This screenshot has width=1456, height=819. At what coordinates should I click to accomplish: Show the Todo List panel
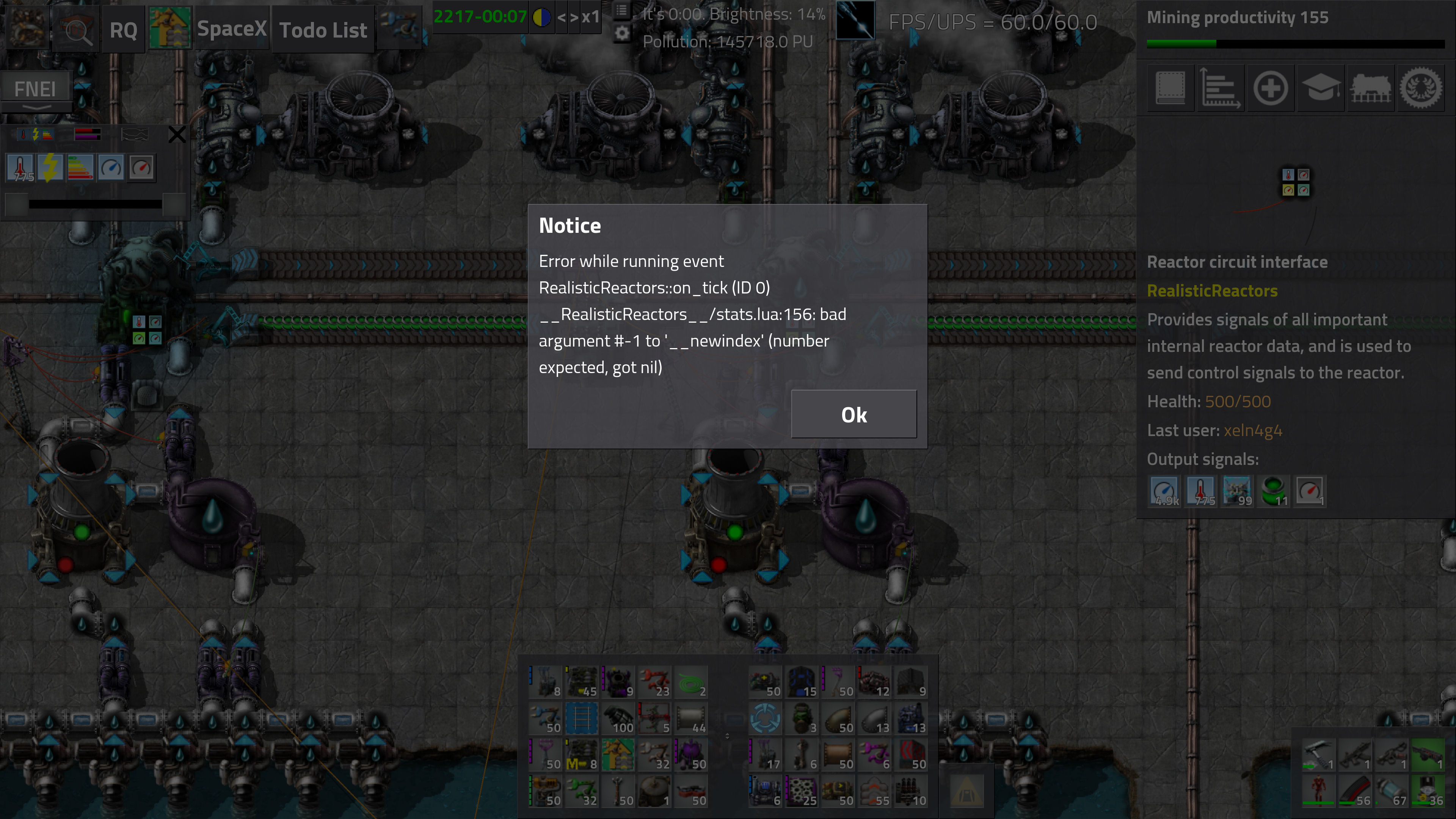pyautogui.click(x=323, y=30)
